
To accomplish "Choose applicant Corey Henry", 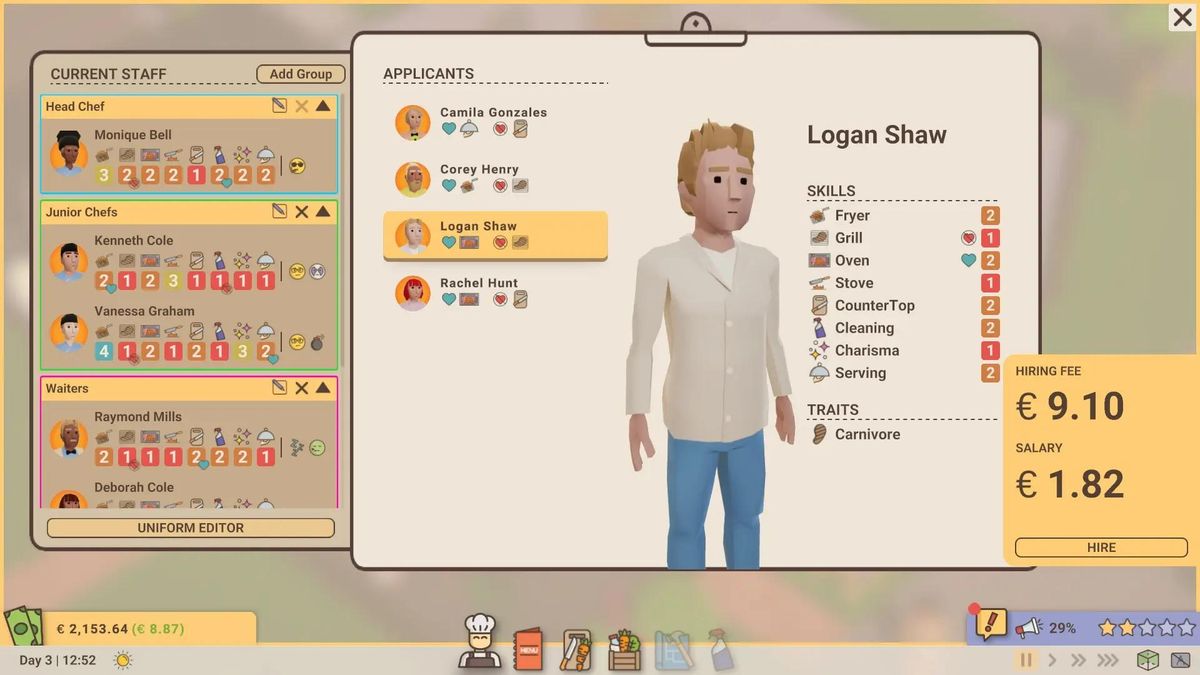I will point(494,178).
